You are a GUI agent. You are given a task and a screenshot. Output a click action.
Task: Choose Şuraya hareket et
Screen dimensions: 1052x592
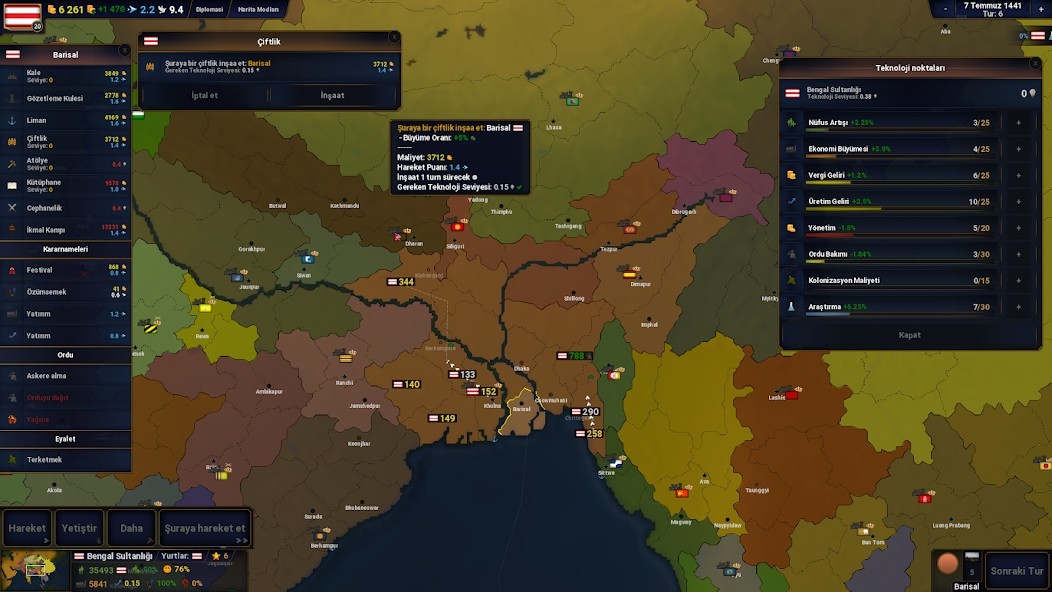point(205,528)
